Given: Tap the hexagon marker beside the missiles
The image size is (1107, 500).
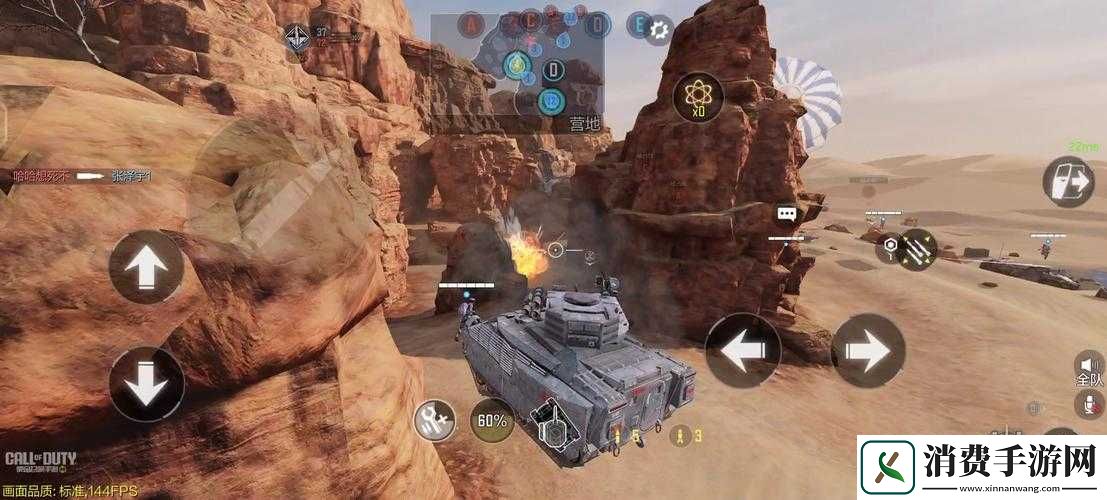Looking at the screenshot, I should [x=887, y=247].
